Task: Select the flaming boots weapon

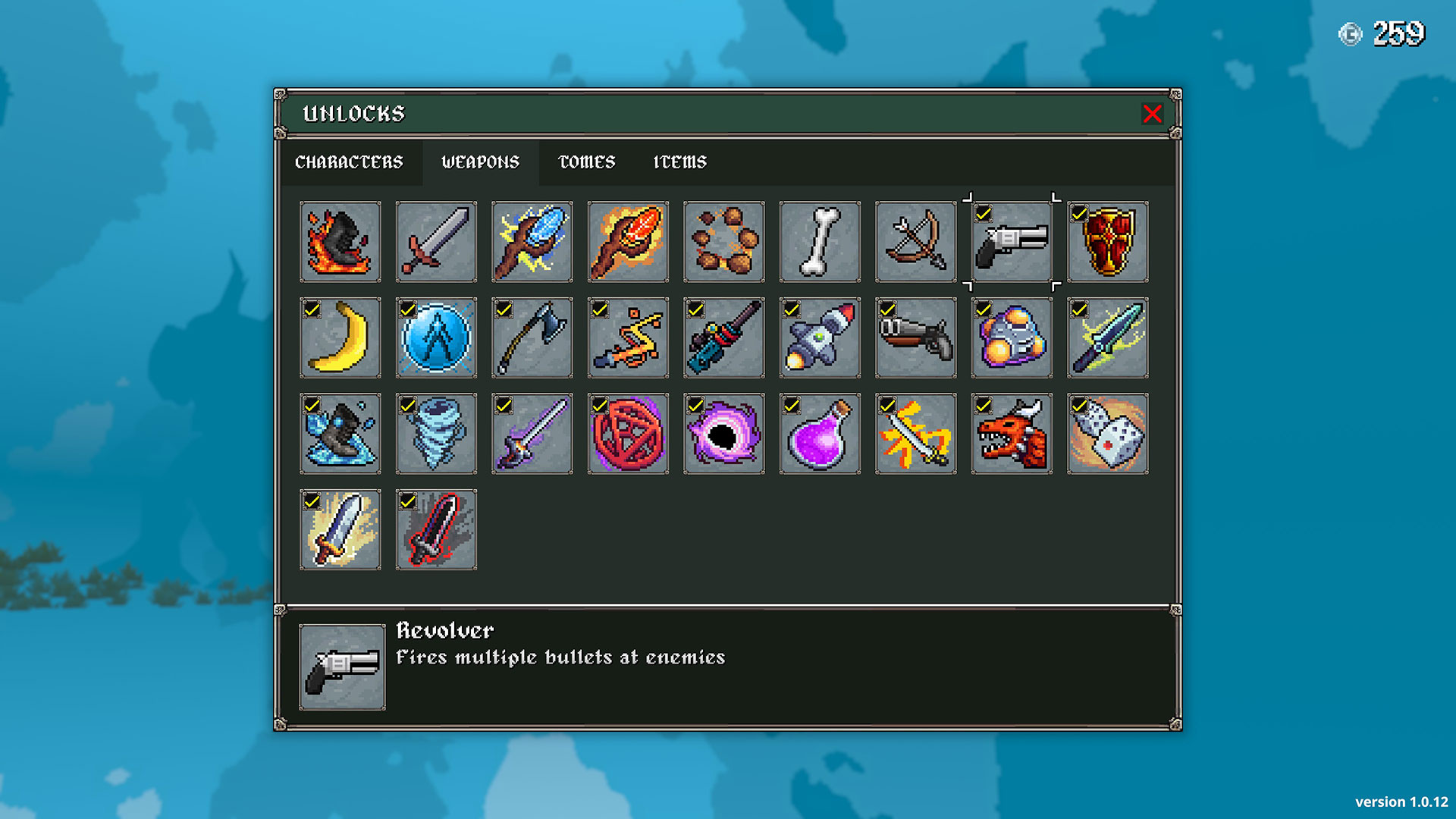Action: click(340, 242)
